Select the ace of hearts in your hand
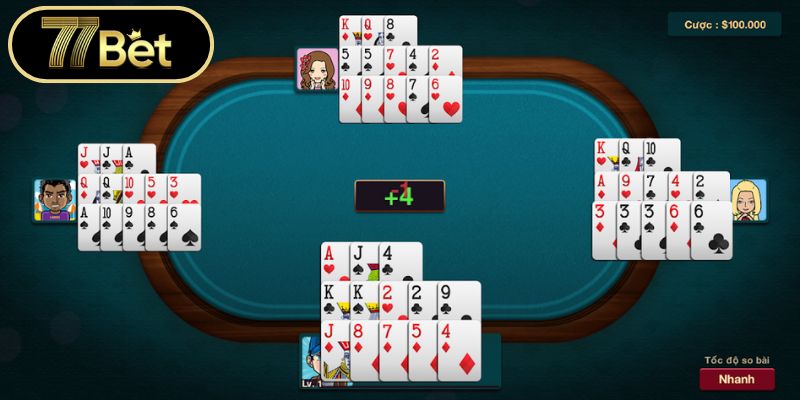The width and height of the screenshot is (800, 400). (x=333, y=261)
